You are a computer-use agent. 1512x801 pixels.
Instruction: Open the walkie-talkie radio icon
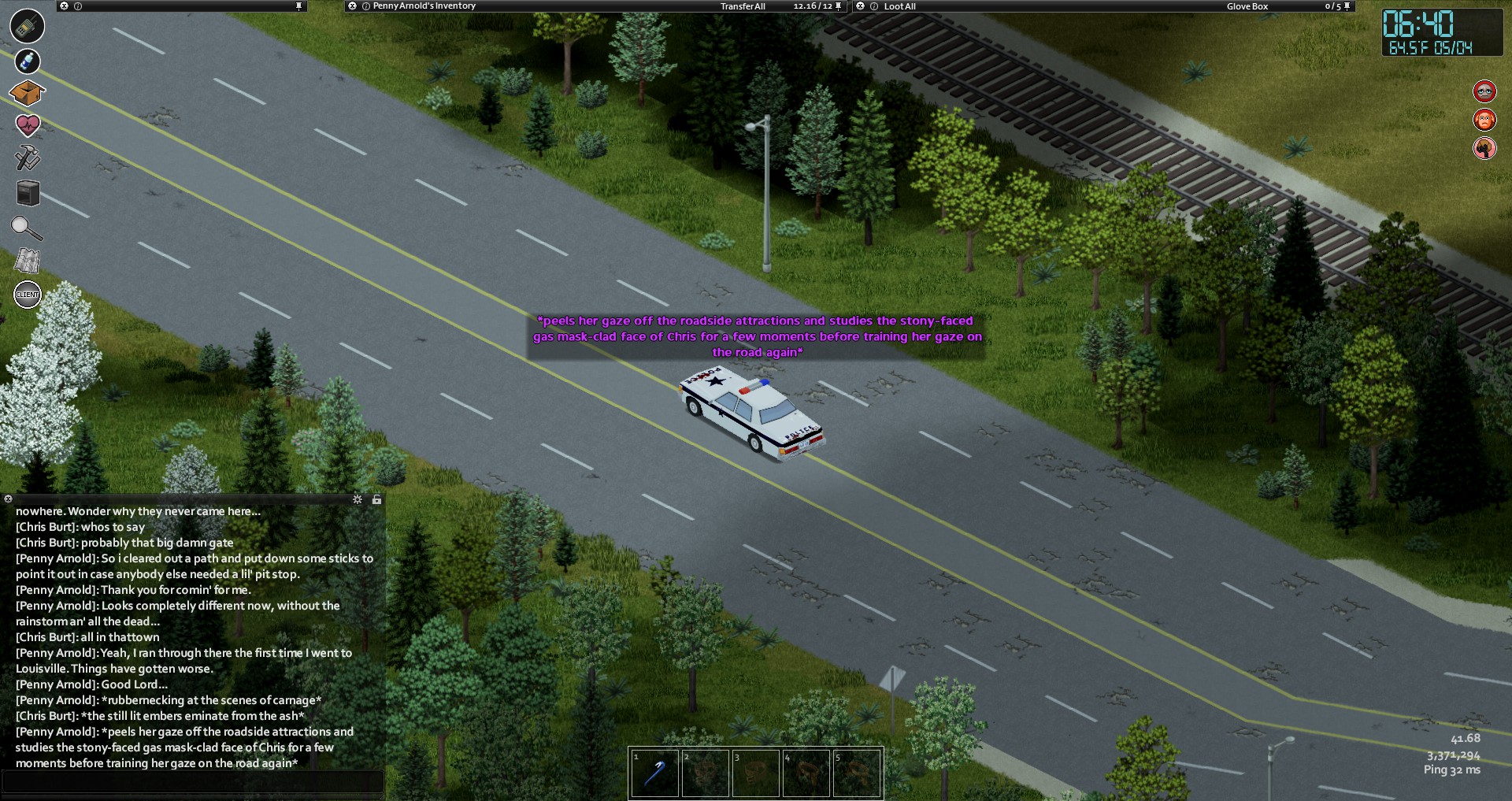click(x=27, y=26)
